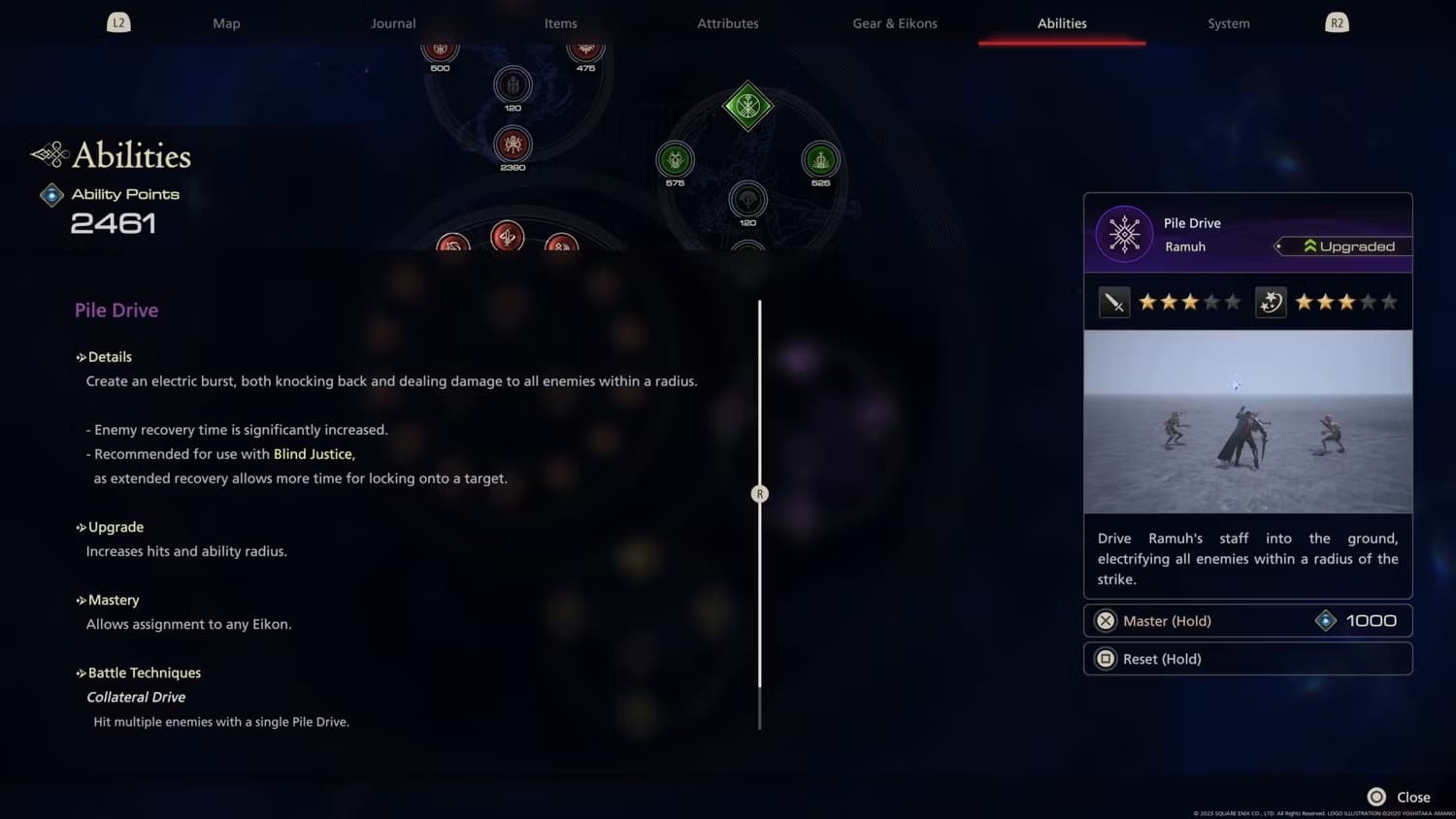Click the Master (Hold) button
The width and height of the screenshot is (1456, 819).
pyautogui.click(x=1247, y=620)
